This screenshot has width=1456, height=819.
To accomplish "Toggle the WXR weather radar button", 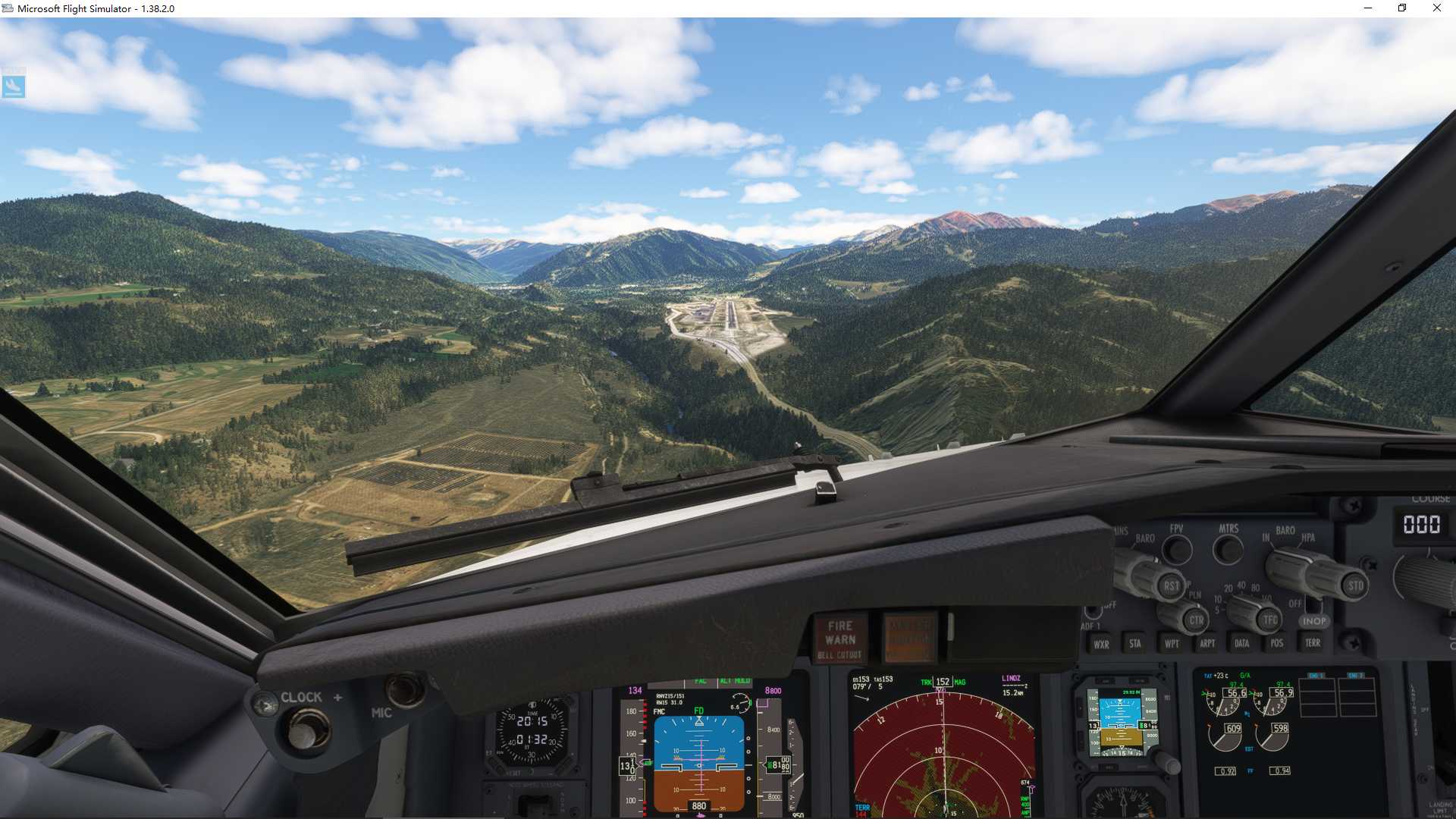I will tap(1101, 644).
